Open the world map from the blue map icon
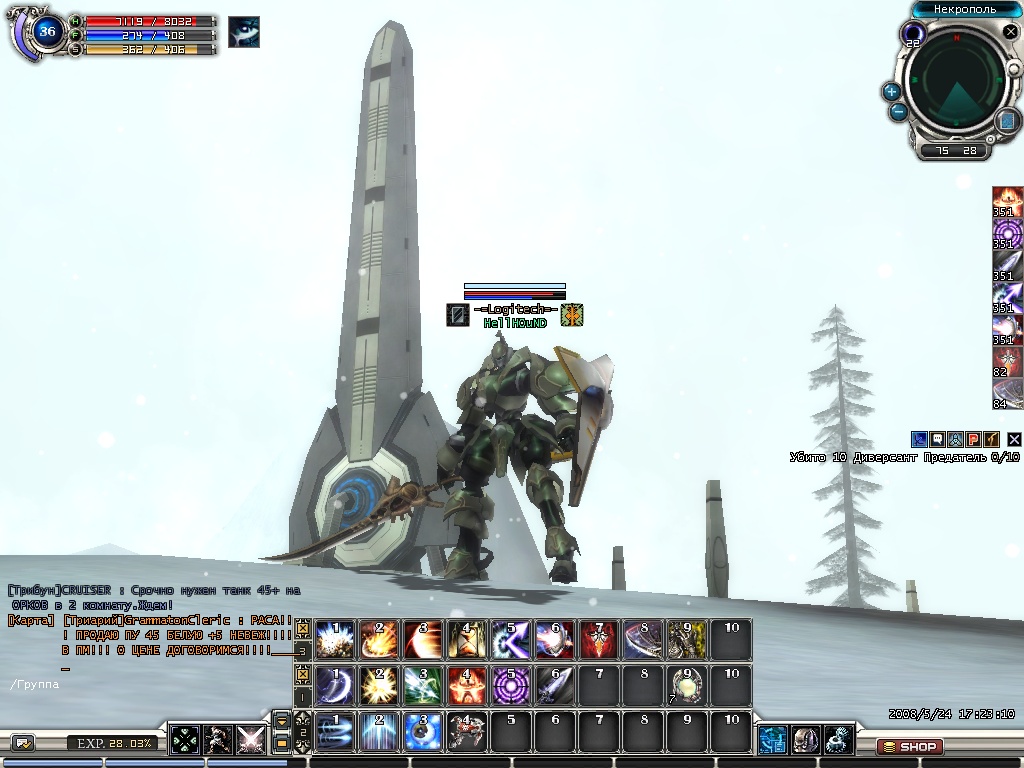Screen dimensions: 1024x768 pyautogui.click(x=1007, y=120)
